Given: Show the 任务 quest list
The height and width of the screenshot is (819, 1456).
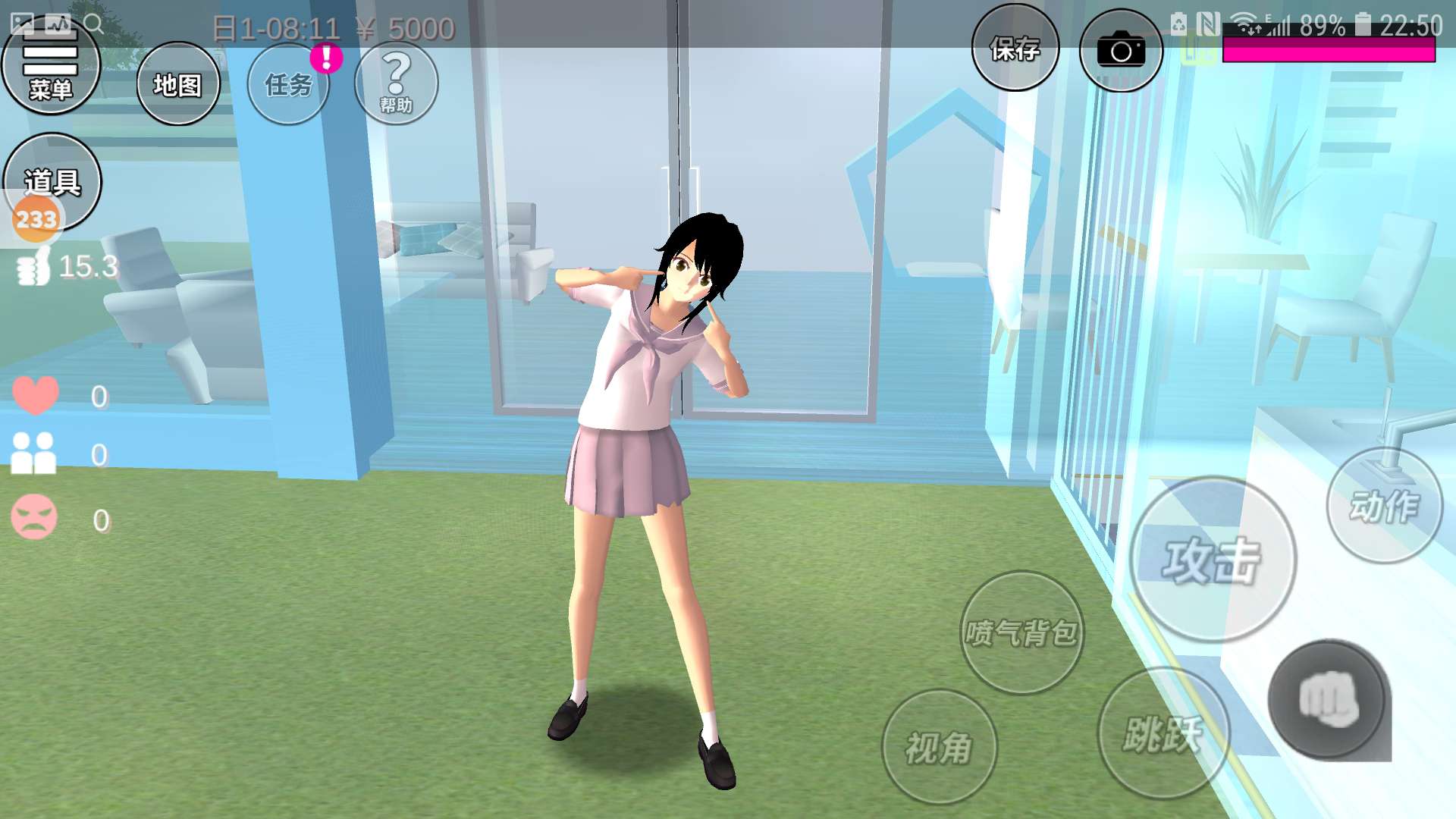Looking at the screenshot, I should pyautogui.click(x=288, y=84).
